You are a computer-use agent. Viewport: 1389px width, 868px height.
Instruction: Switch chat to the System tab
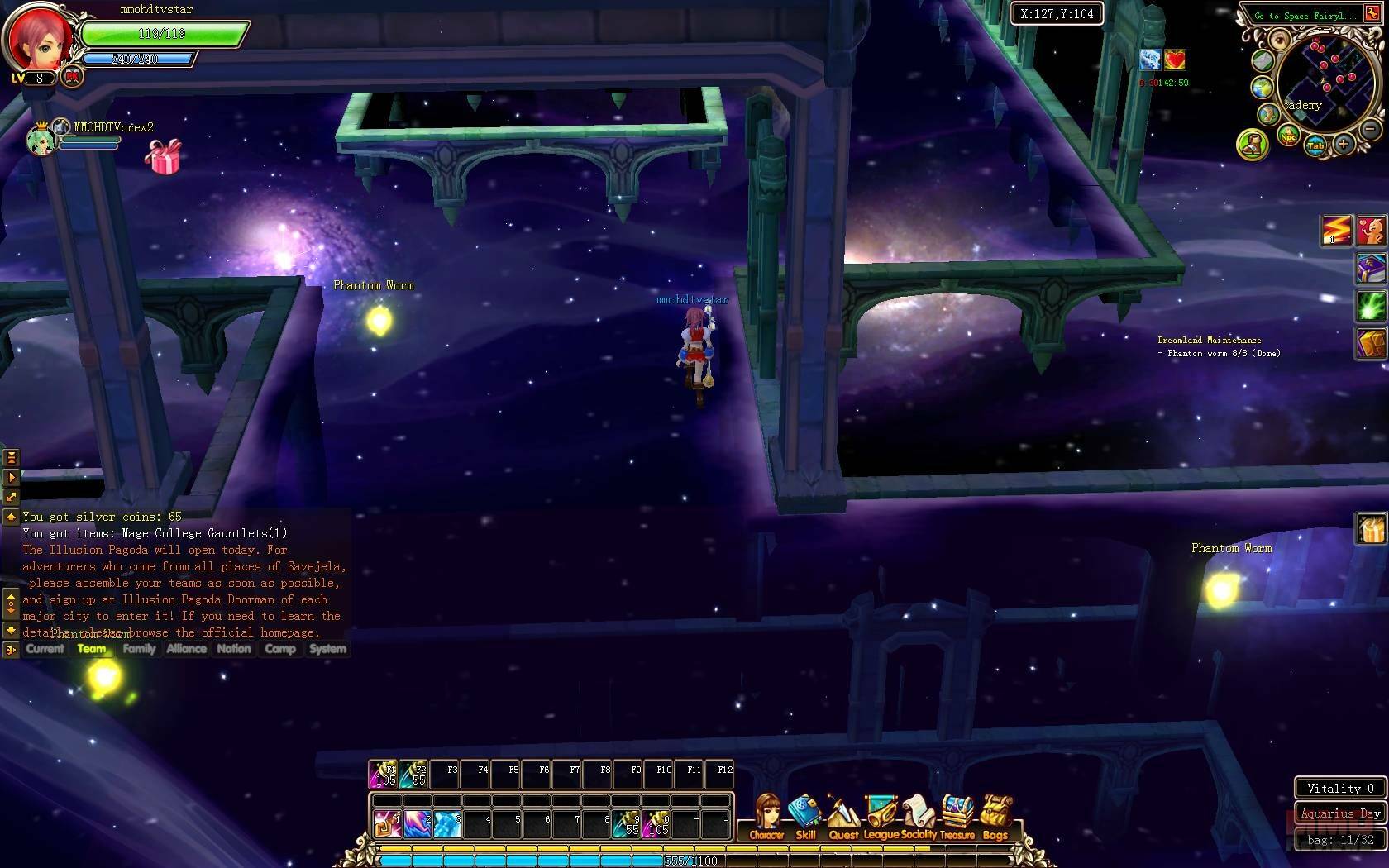click(327, 649)
